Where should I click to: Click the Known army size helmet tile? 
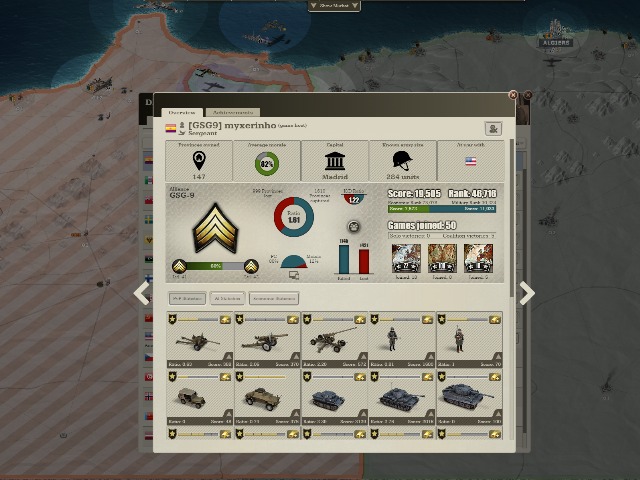[x=403, y=161]
